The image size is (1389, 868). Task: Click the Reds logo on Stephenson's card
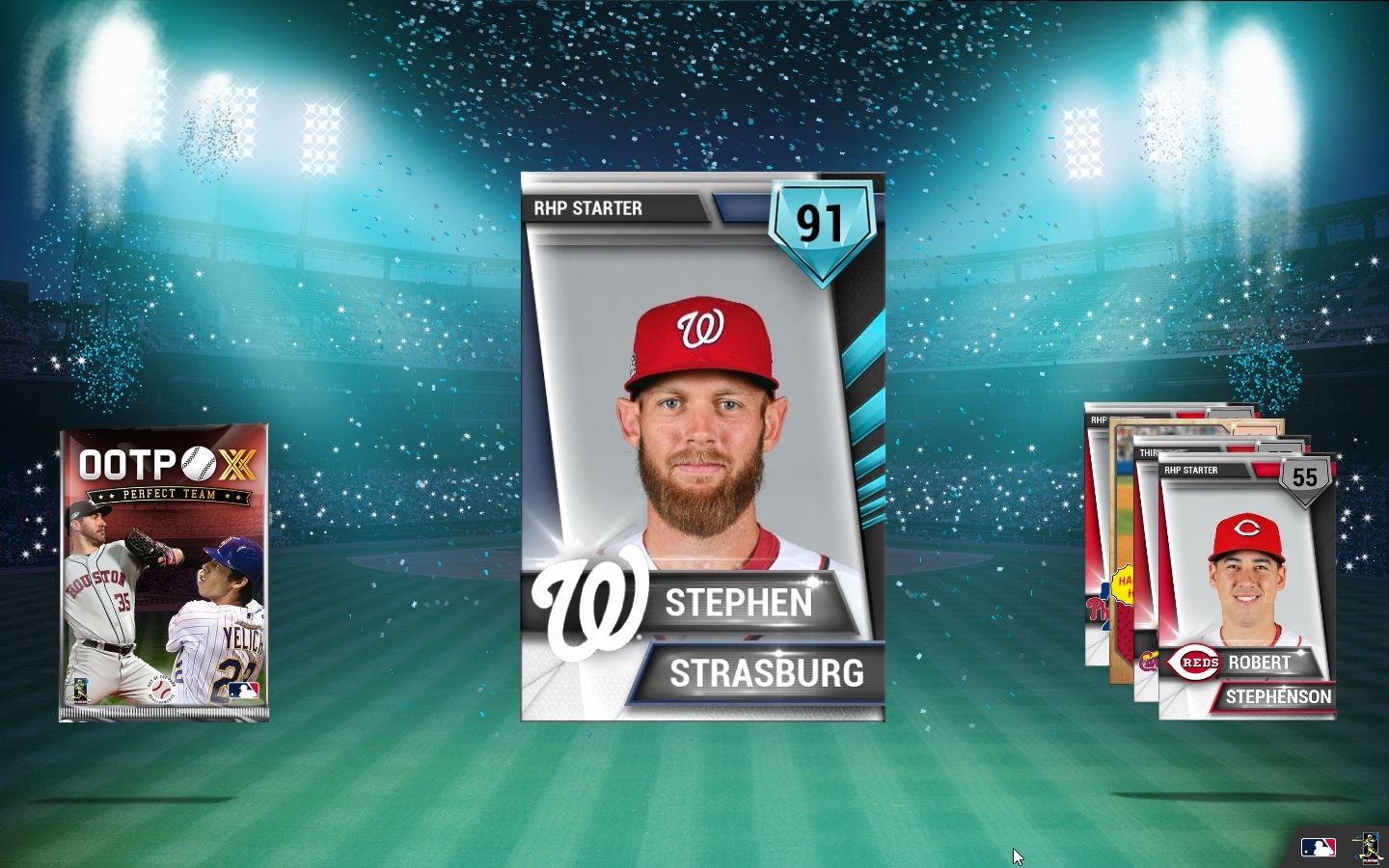point(1193,663)
